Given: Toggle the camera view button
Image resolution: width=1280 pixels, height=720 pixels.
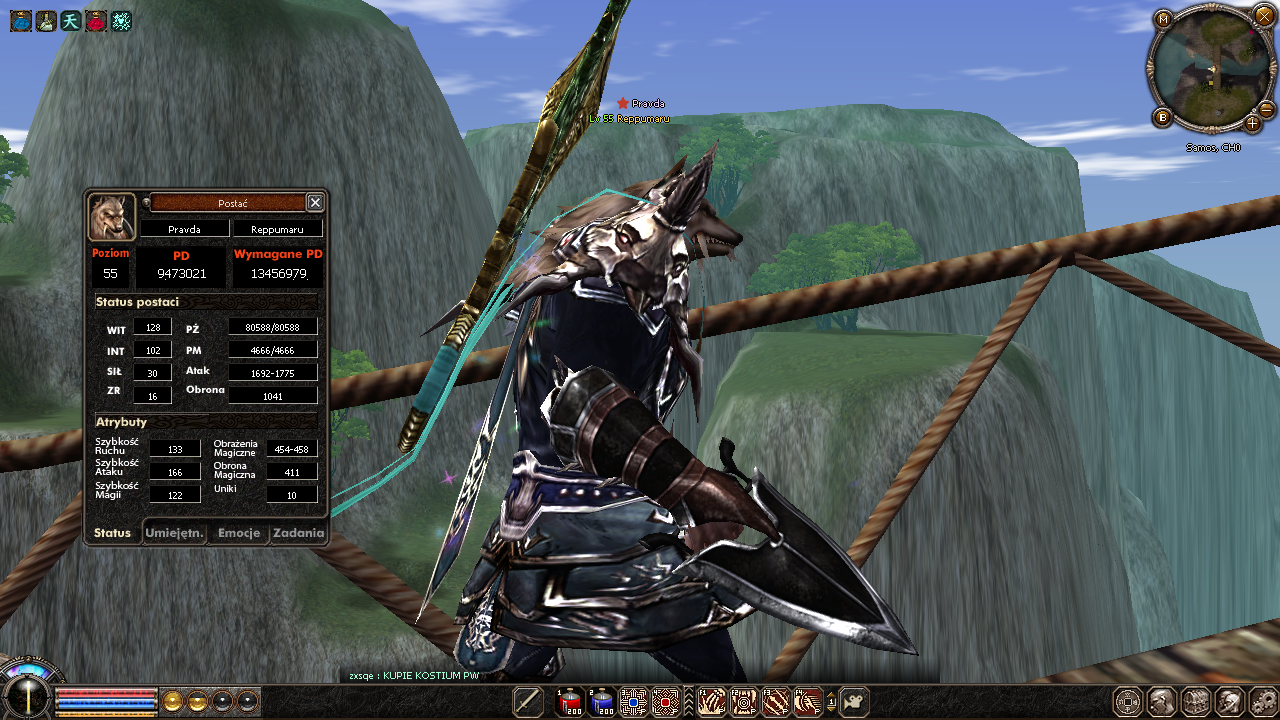Looking at the screenshot, I should click(x=854, y=702).
